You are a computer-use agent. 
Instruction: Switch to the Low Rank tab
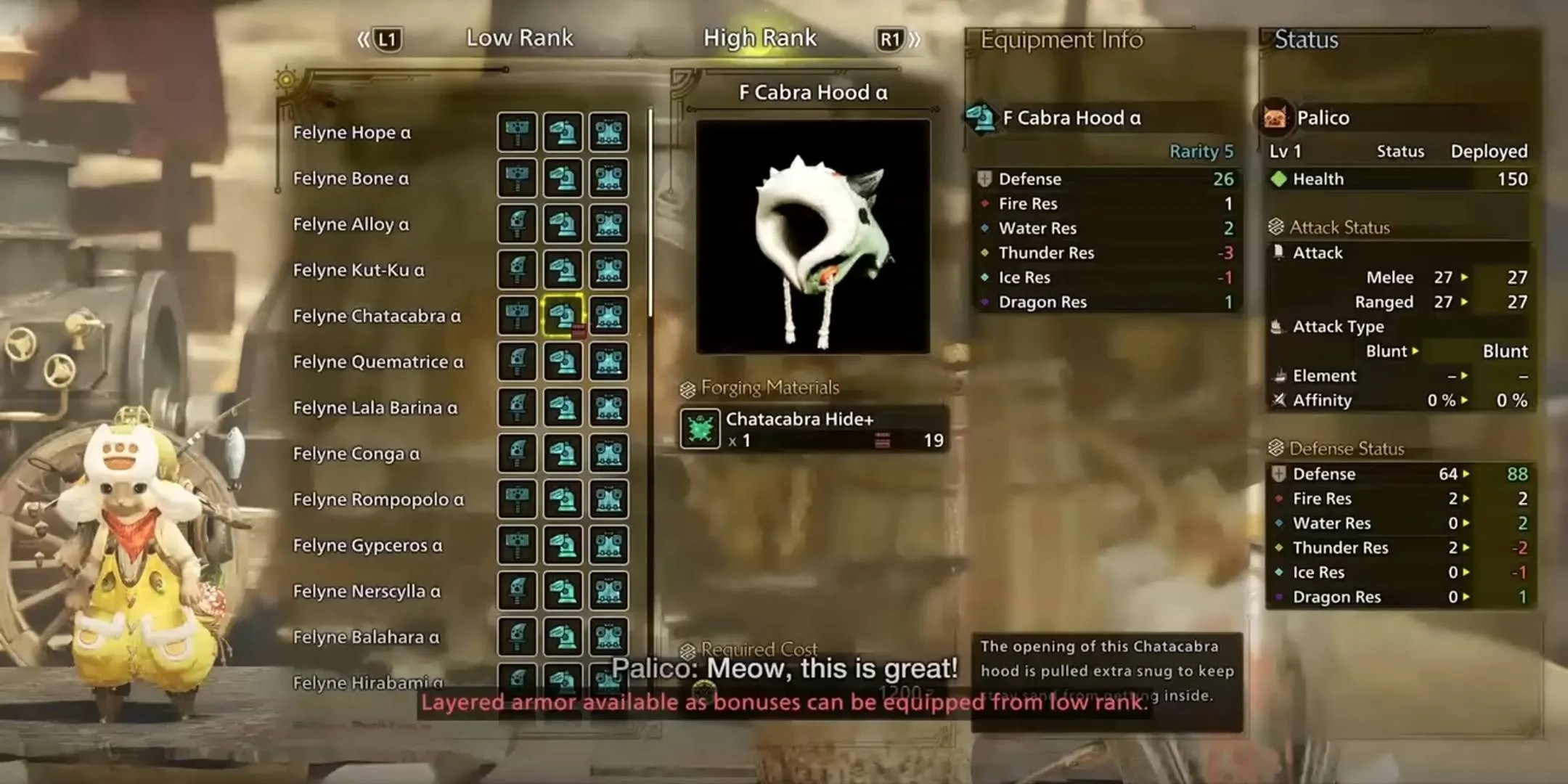tap(520, 38)
